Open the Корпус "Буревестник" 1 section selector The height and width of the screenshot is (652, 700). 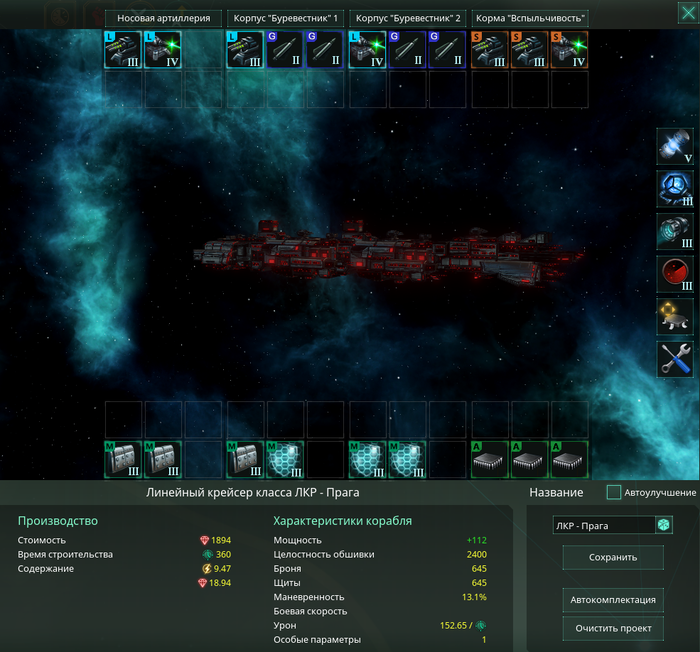click(x=285, y=18)
